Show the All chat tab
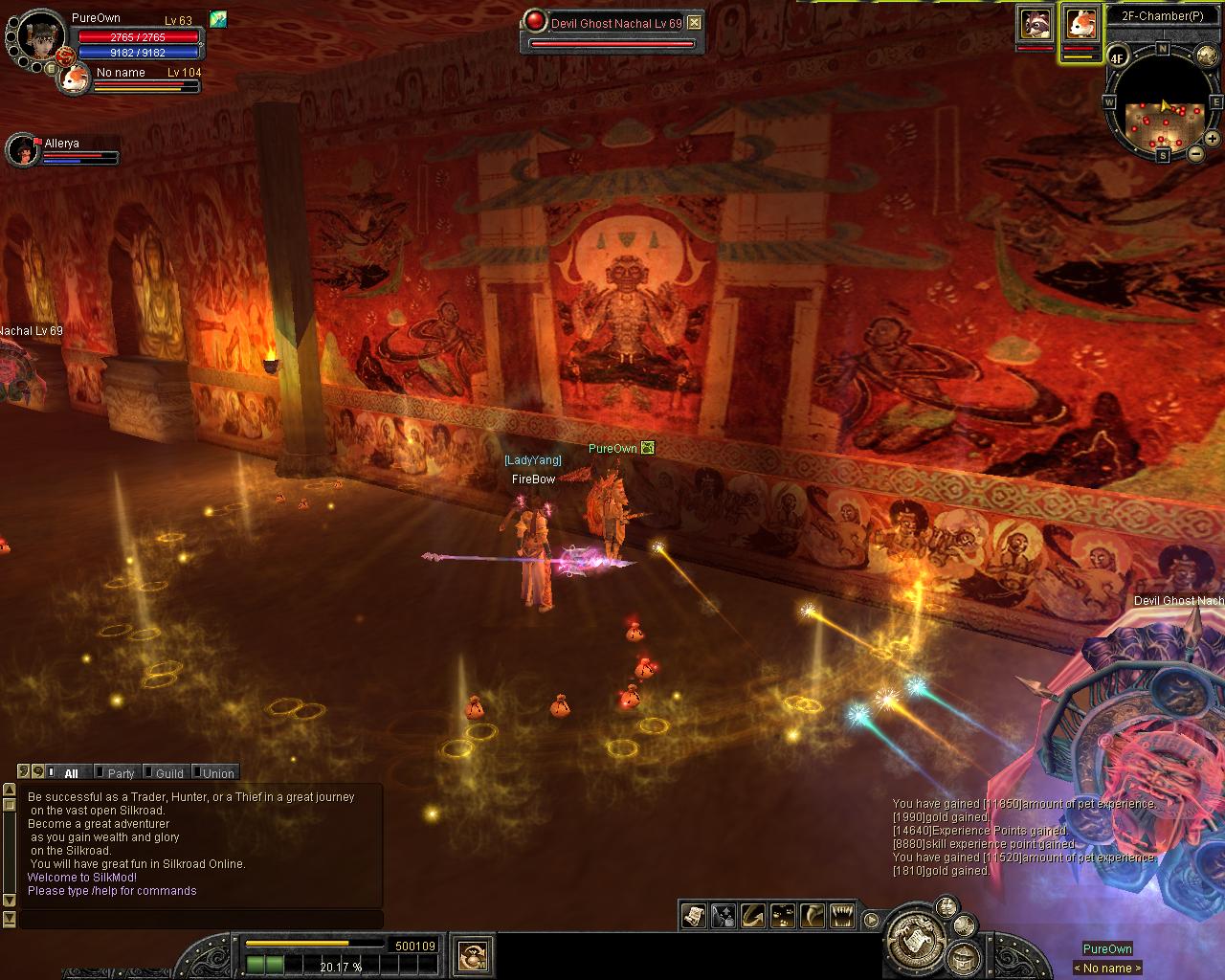This screenshot has height=980, width=1225. pyautogui.click(x=71, y=773)
